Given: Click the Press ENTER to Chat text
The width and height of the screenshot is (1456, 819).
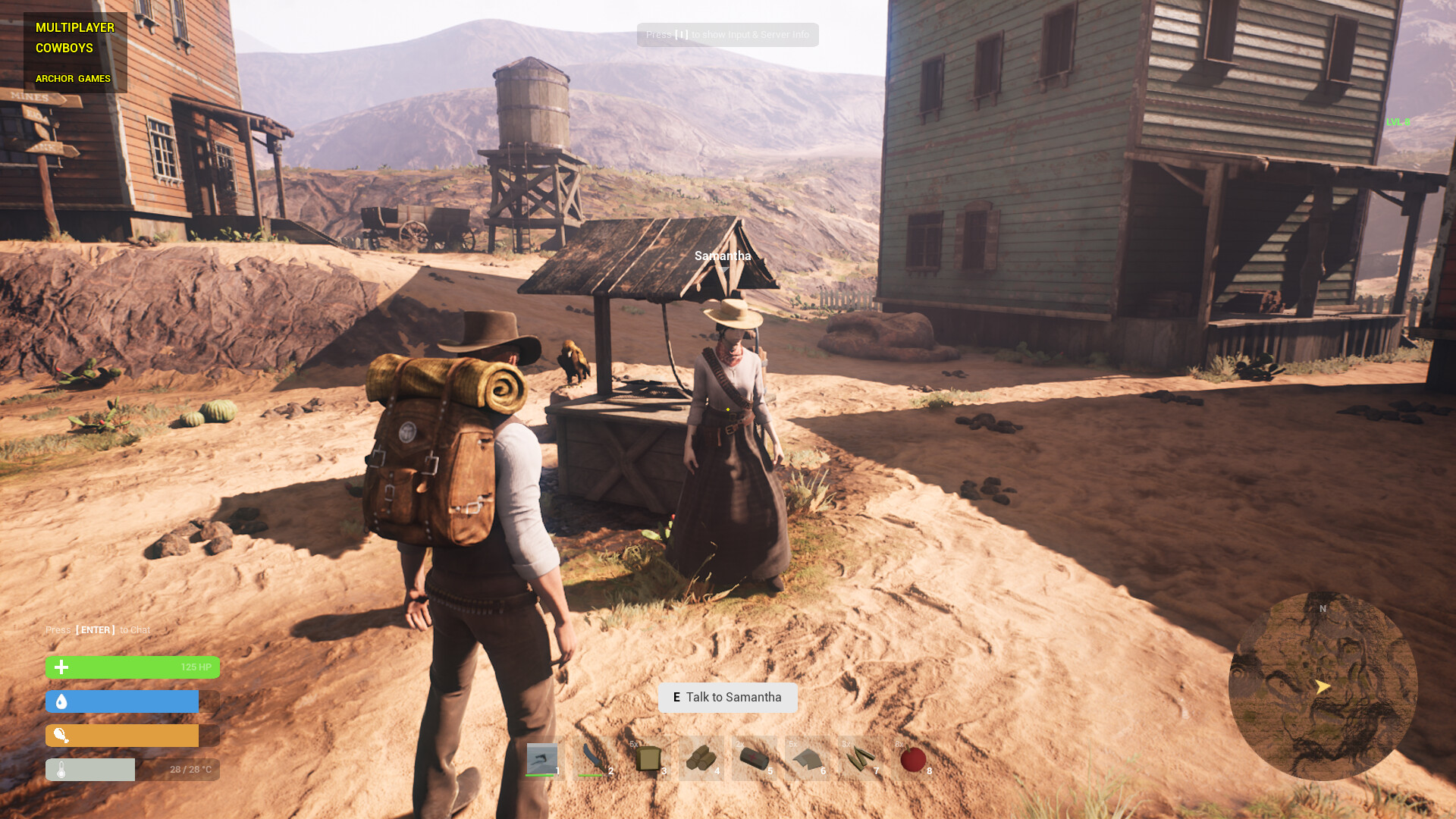Looking at the screenshot, I should click(97, 629).
